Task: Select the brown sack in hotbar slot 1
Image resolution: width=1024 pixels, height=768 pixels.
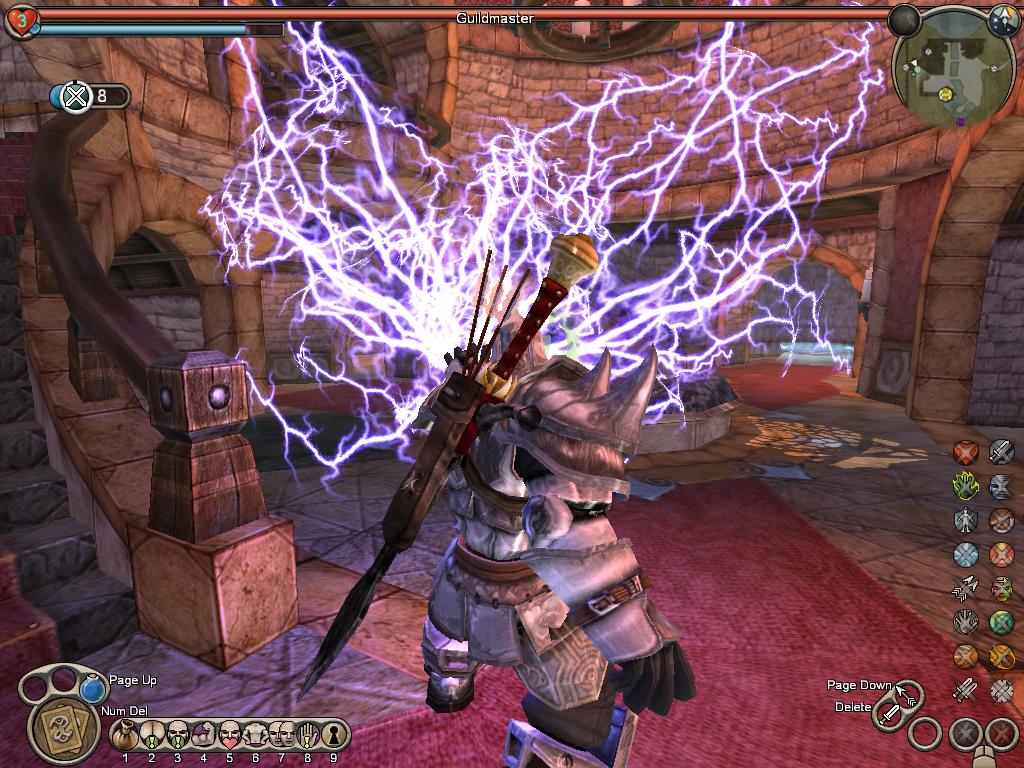Action: (x=125, y=735)
